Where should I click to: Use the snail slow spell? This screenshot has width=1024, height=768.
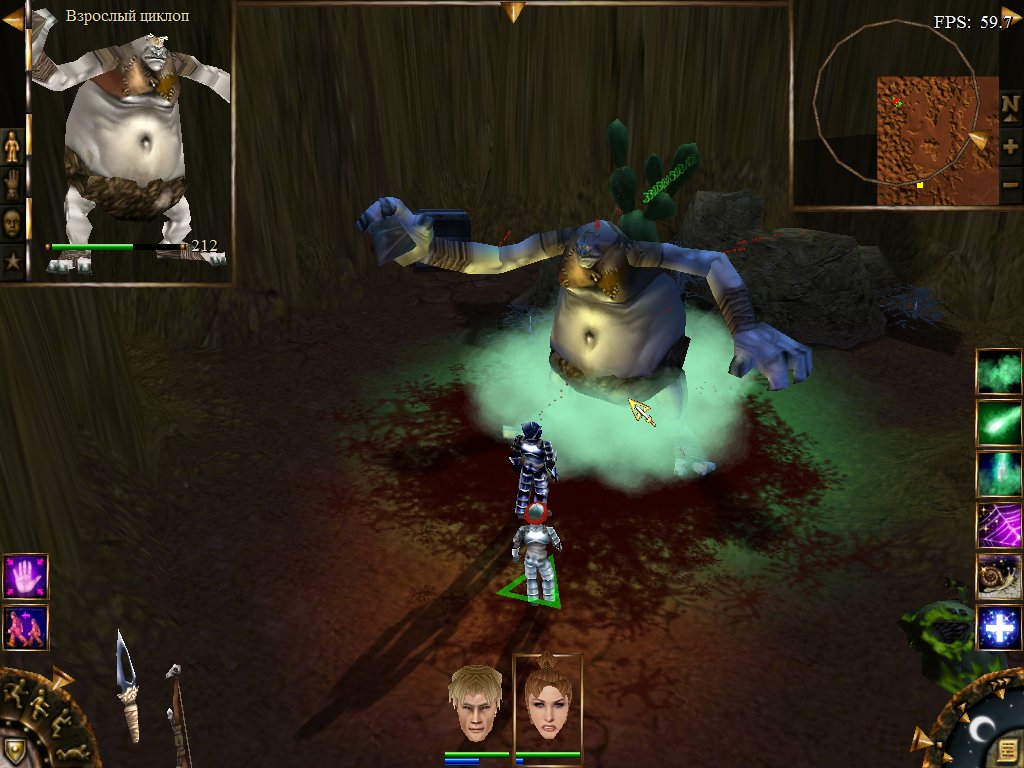[999, 577]
